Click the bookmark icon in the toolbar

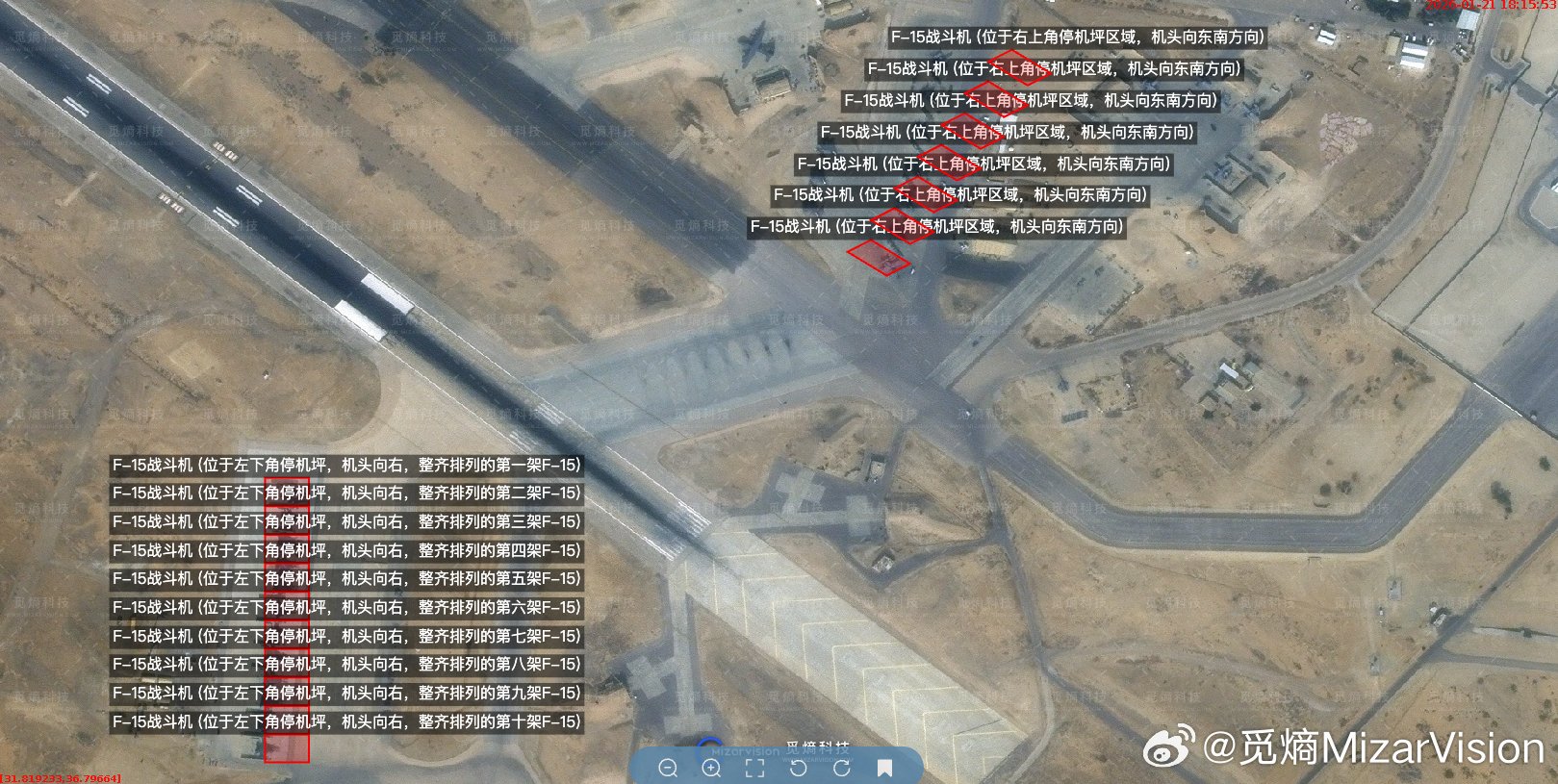click(x=884, y=768)
